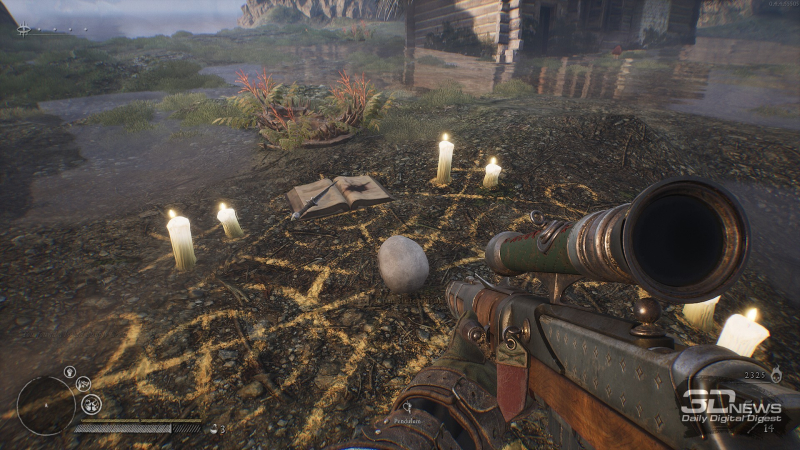Select the fist ability icon
Image resolution: width=800 pixels, height=450 pixels.
[69, 372]
